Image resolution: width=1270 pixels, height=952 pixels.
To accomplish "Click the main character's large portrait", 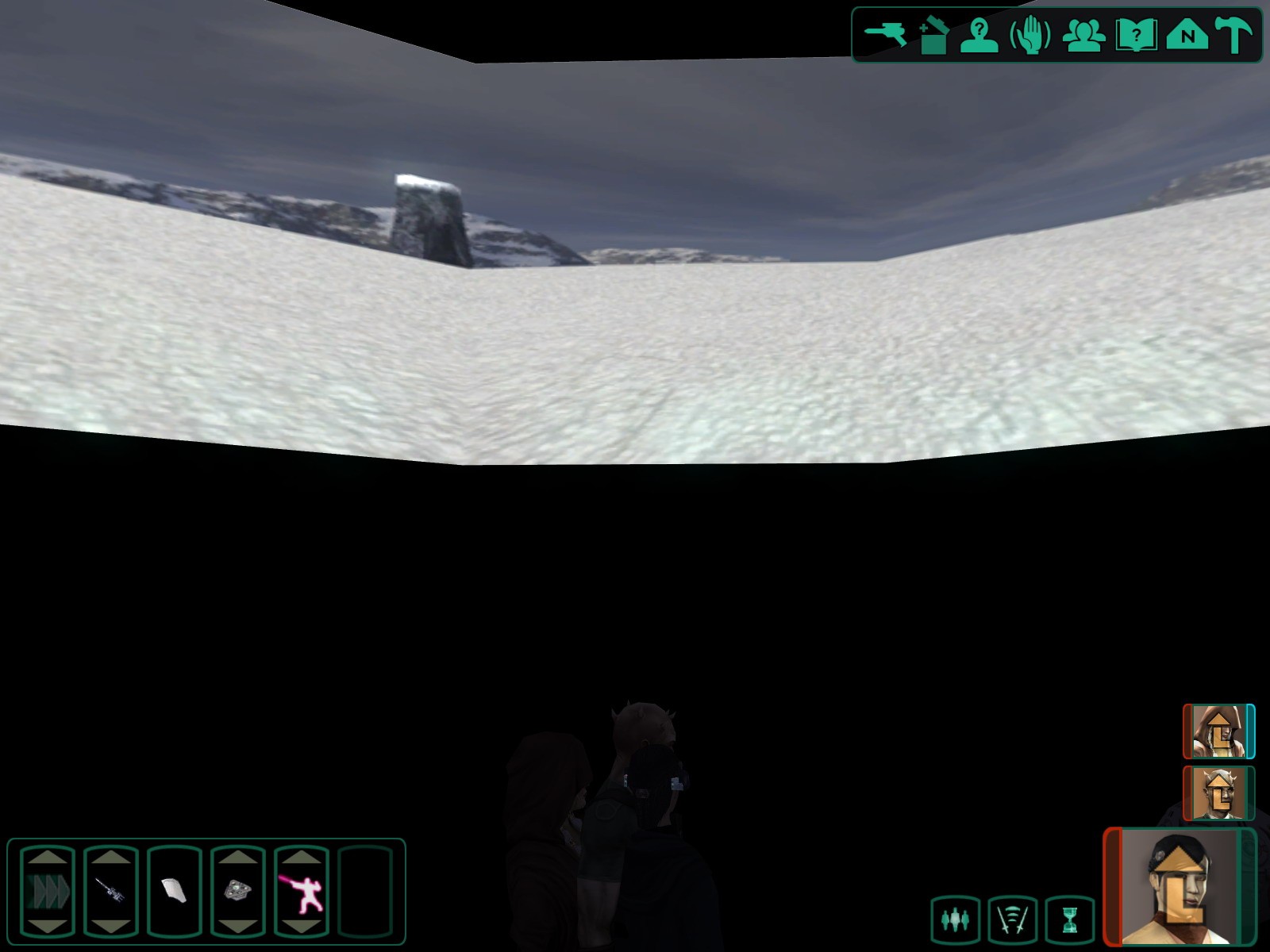I will pyautogui.click(x=1179, y=887).
